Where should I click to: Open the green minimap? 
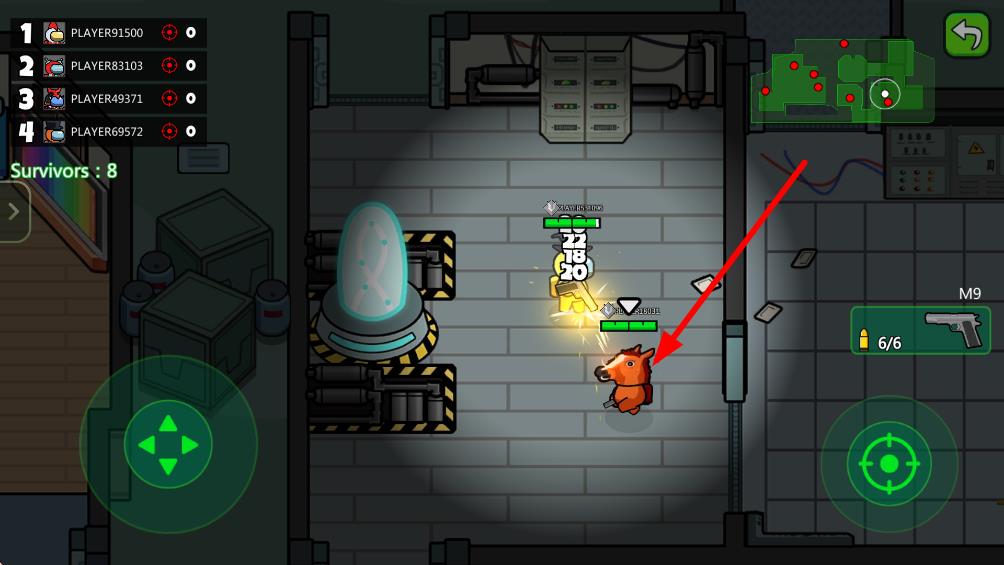(842, 81)
